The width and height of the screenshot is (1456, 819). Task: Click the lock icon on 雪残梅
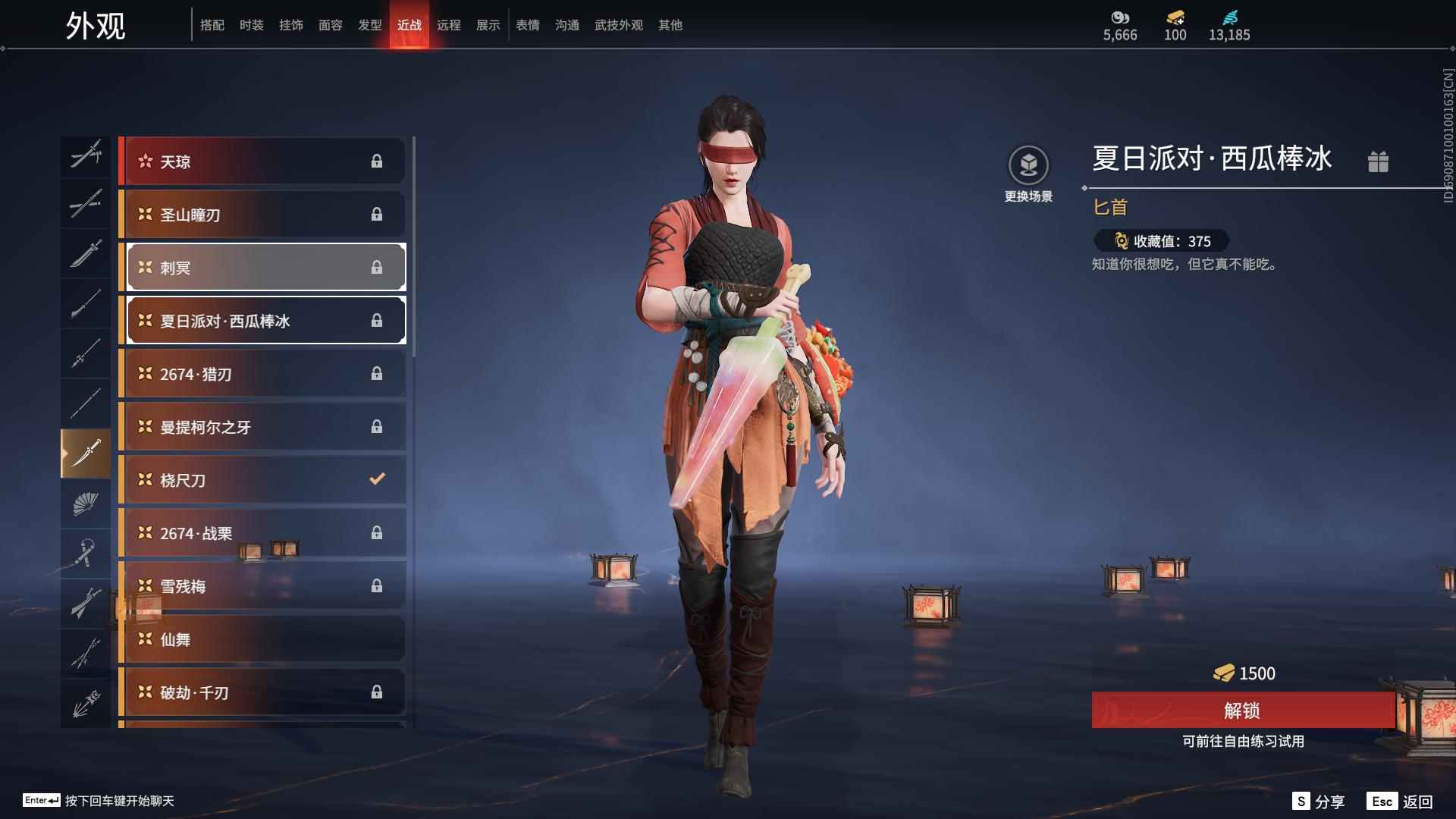tap(377, 585)
